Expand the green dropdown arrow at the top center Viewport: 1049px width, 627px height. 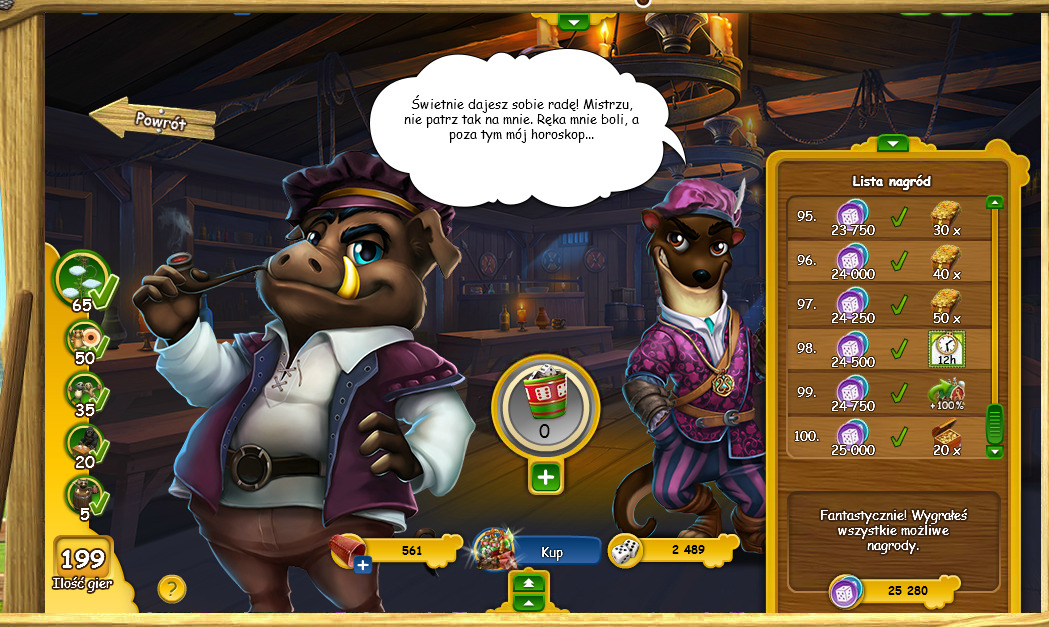pos(572,21)
